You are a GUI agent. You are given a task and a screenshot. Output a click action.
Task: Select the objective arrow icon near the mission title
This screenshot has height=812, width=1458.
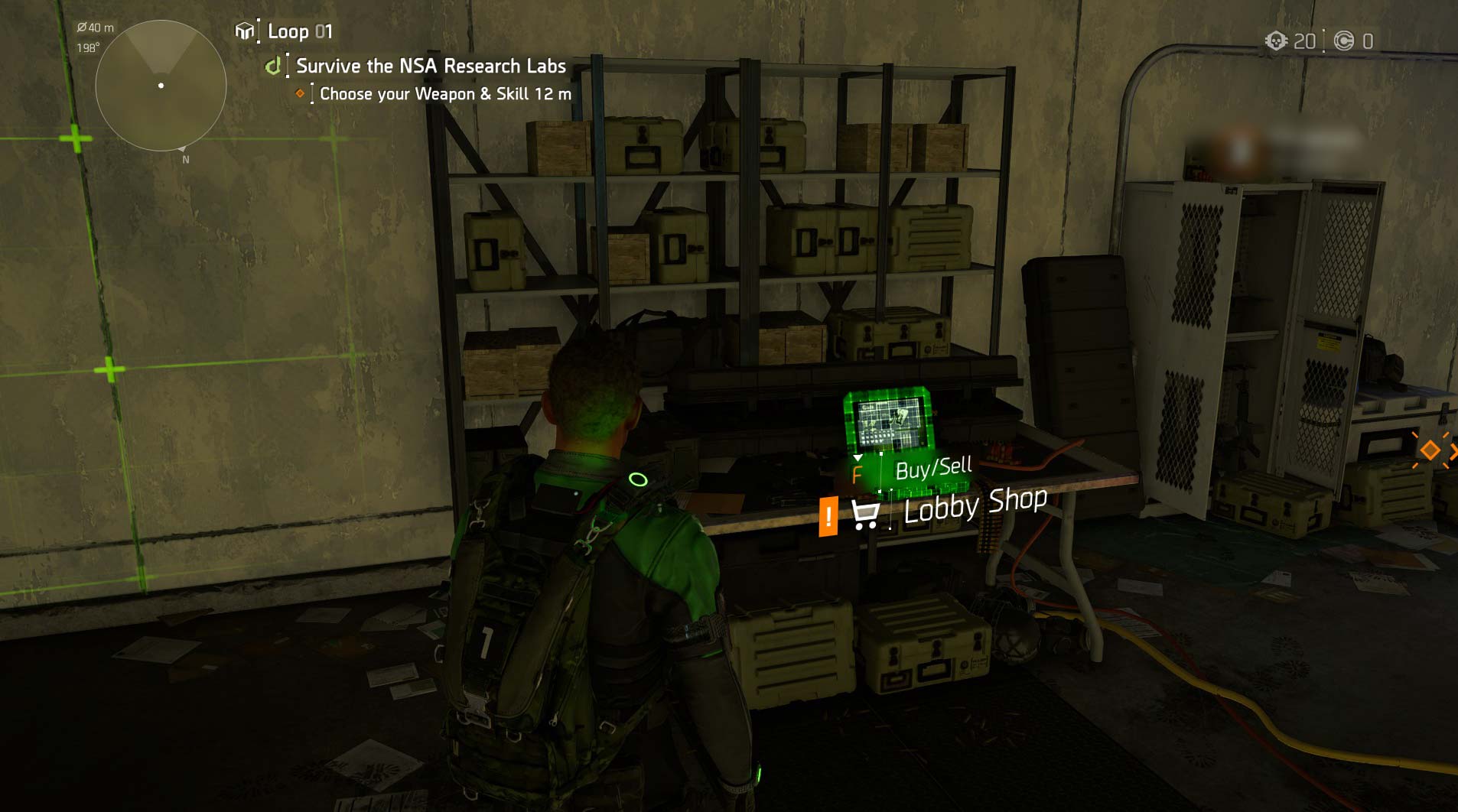point(273,67)
